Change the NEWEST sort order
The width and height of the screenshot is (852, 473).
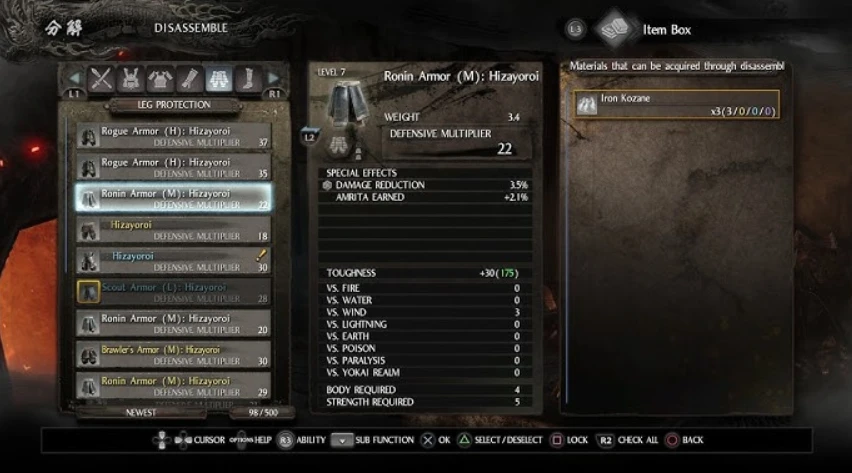click(x=140, y=411)
